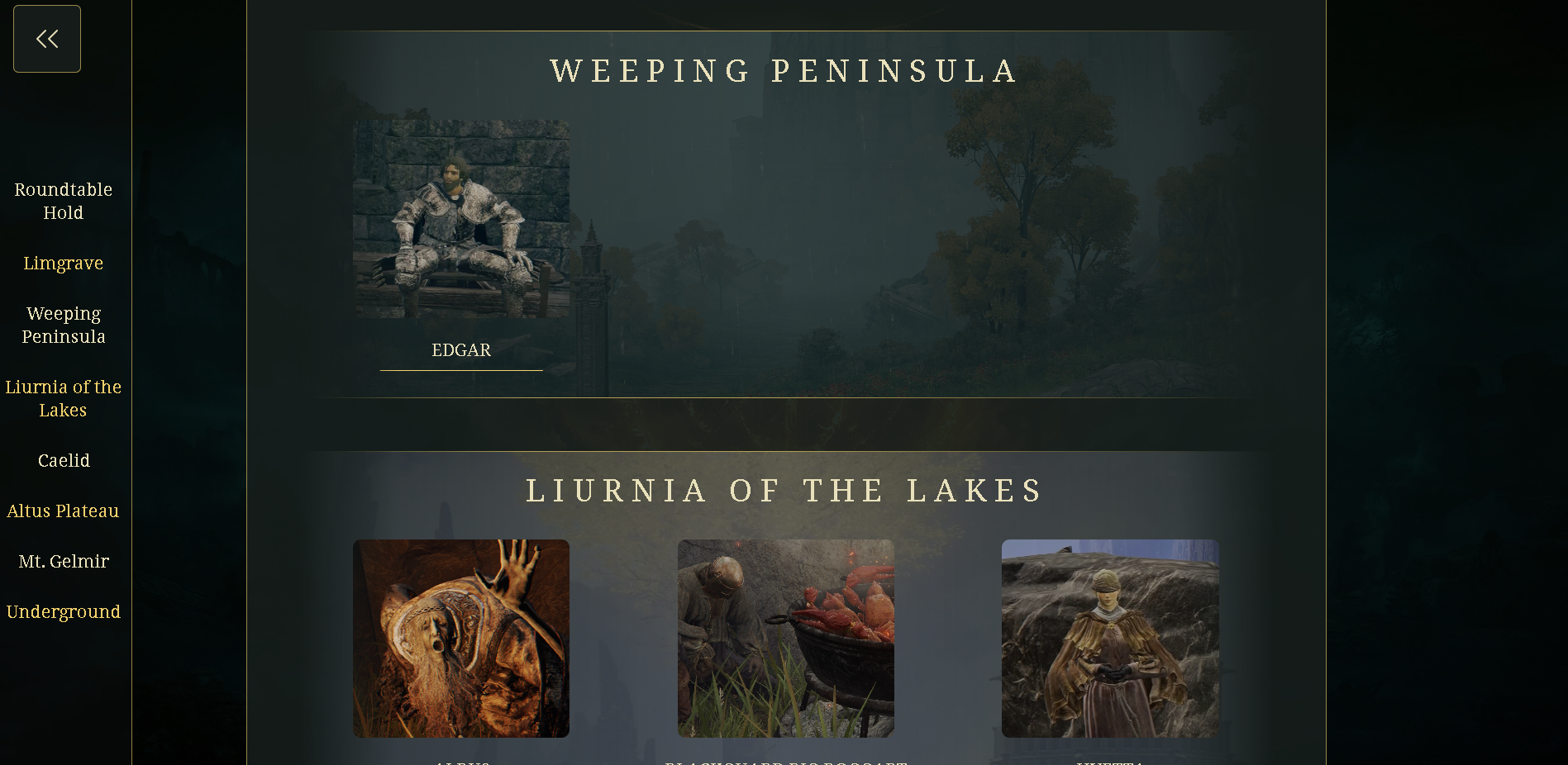Open Albus's character card

tap(460, 639)
